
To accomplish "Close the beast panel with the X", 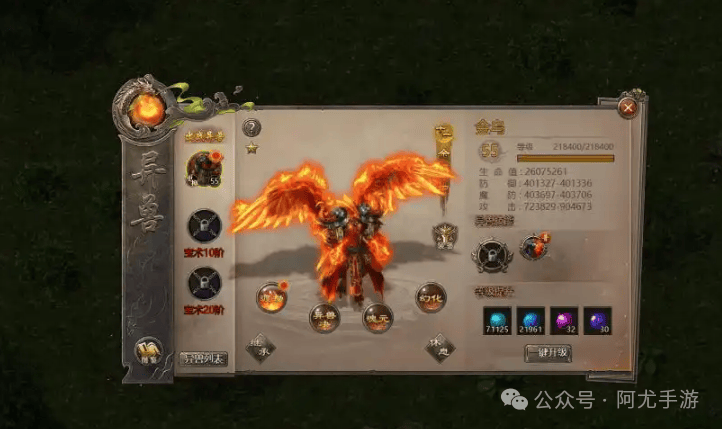I will pos(628,106).
